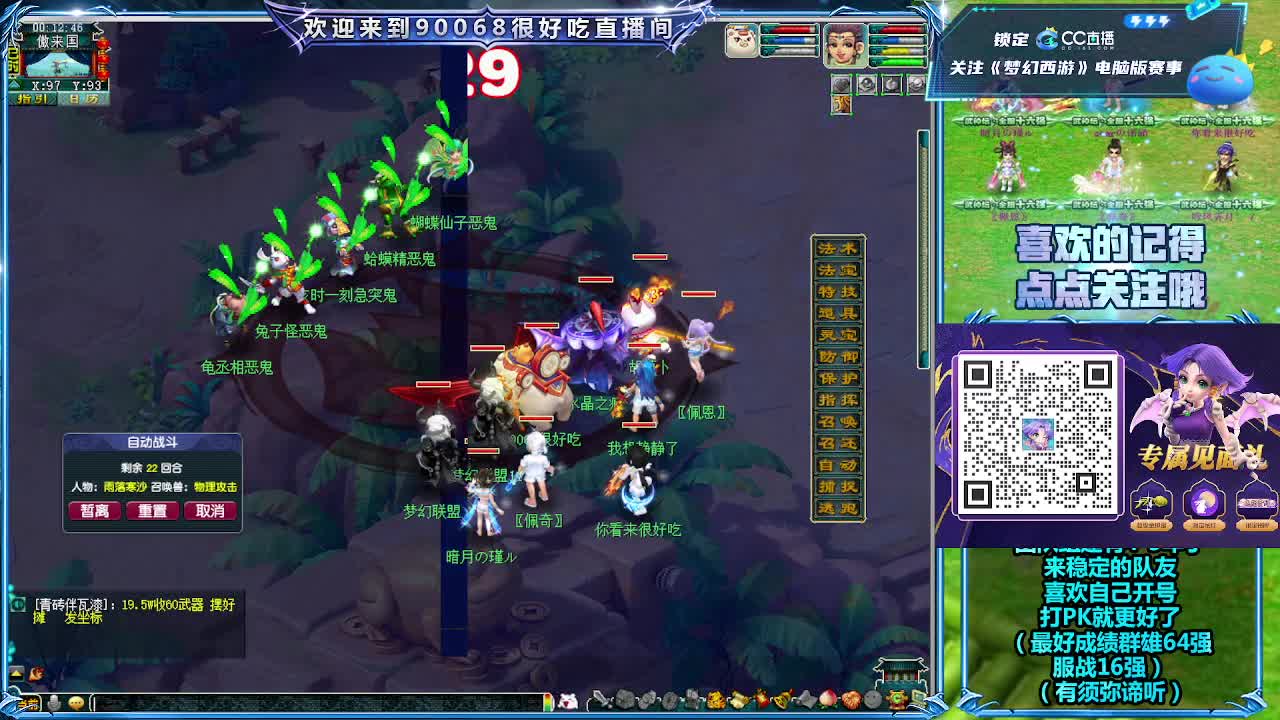
Task: Click the 取消 cancel button
Action: click(x=211, y=510)
